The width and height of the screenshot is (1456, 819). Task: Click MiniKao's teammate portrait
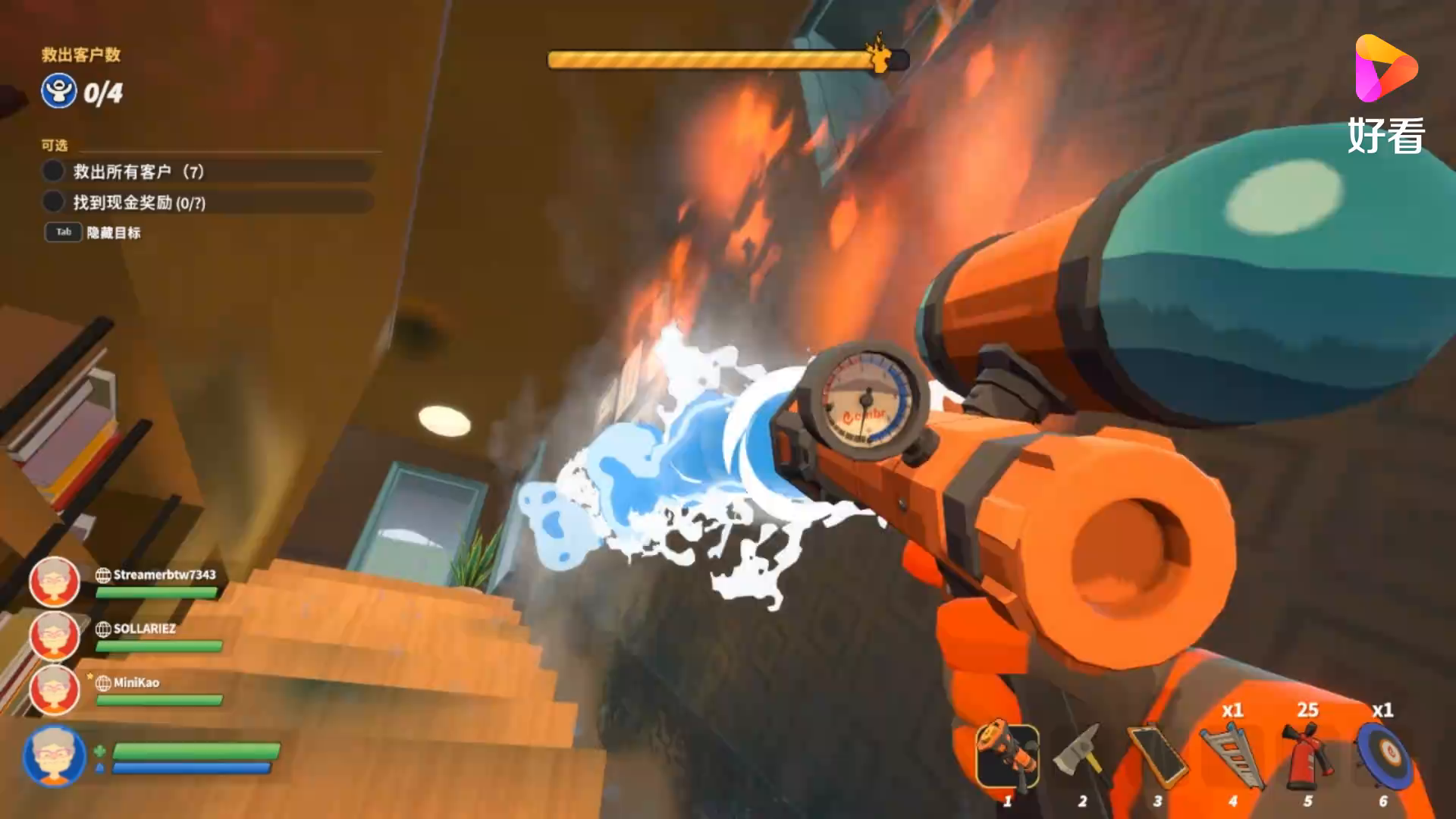click(x=54, y=690)
